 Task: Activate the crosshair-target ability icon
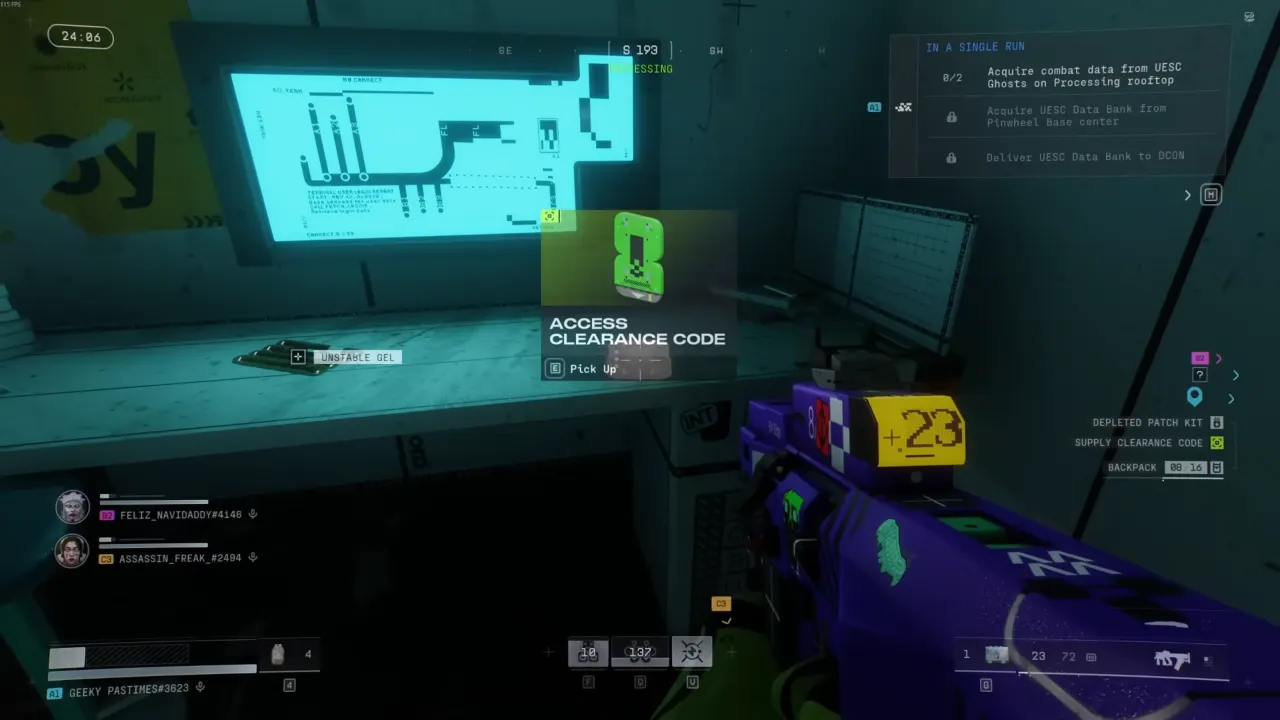[692, 652]
